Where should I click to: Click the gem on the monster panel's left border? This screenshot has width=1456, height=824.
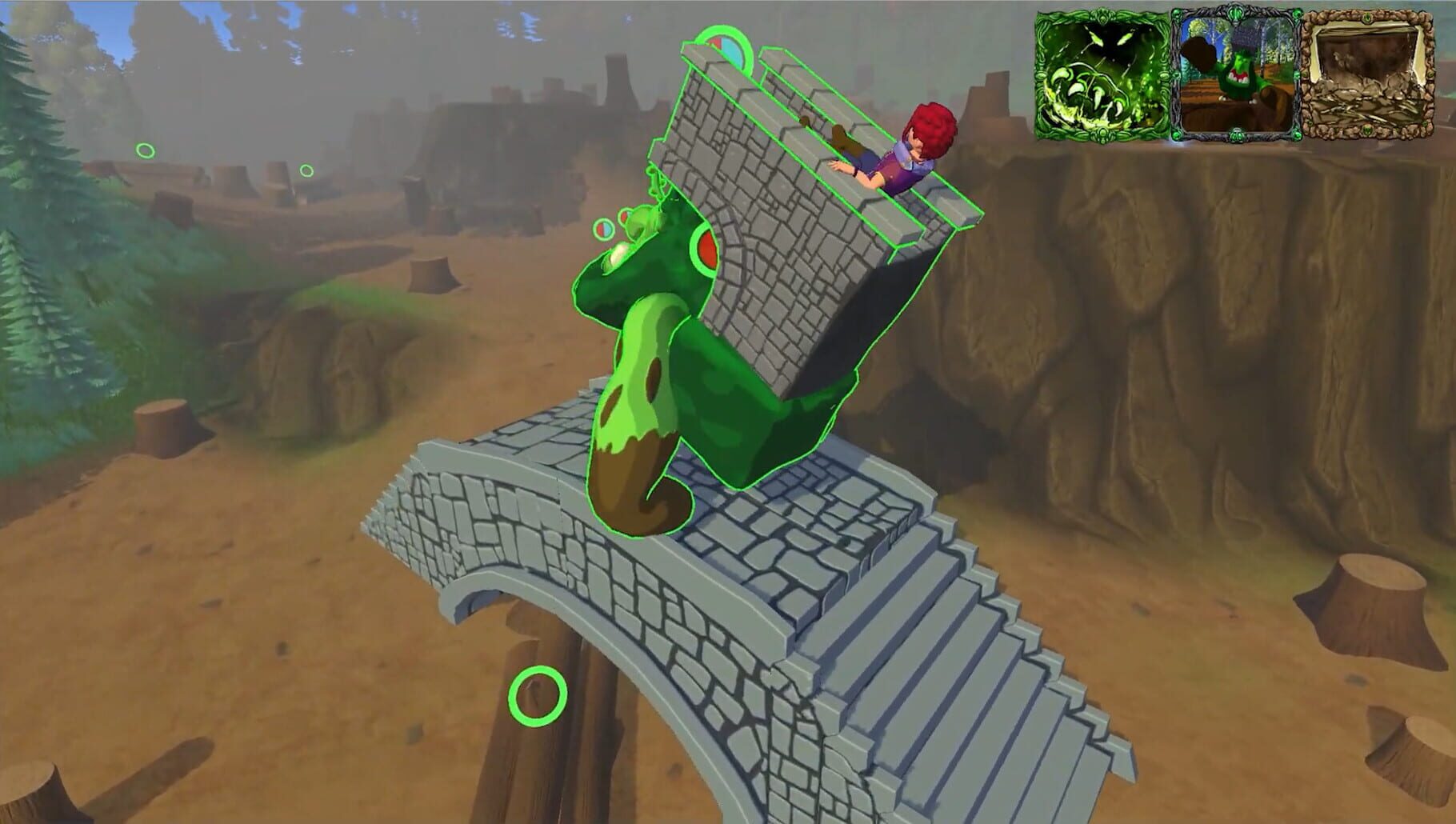pos(1038,76)
